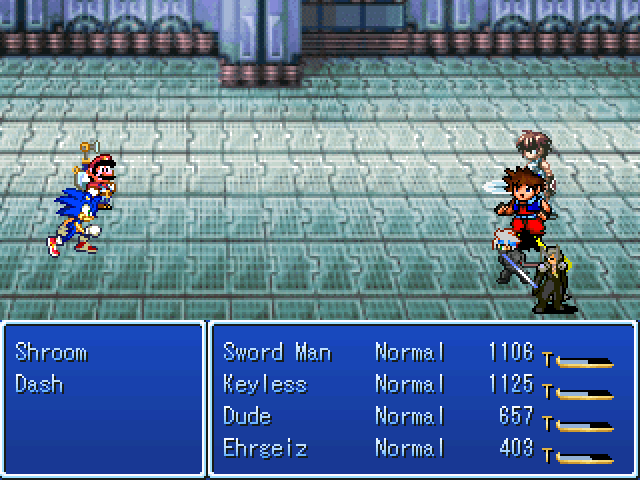Select Shroom in the enemy list

51,353
